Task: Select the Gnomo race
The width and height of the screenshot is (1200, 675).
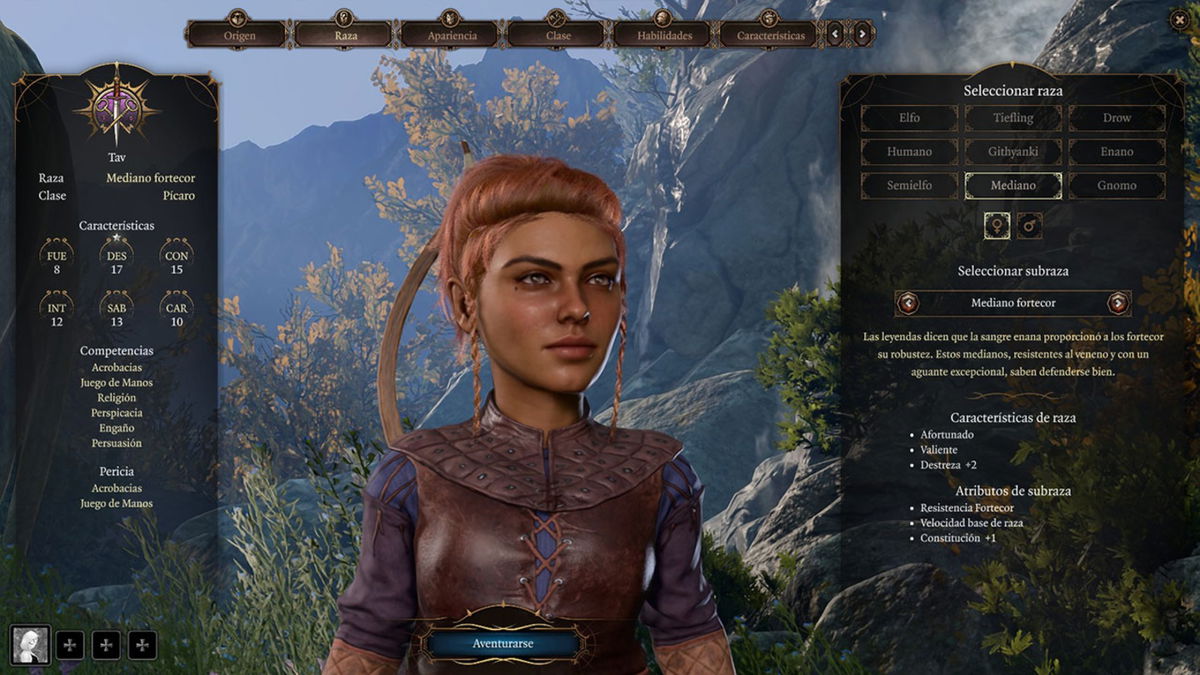Action: [x=1117, y=186]
